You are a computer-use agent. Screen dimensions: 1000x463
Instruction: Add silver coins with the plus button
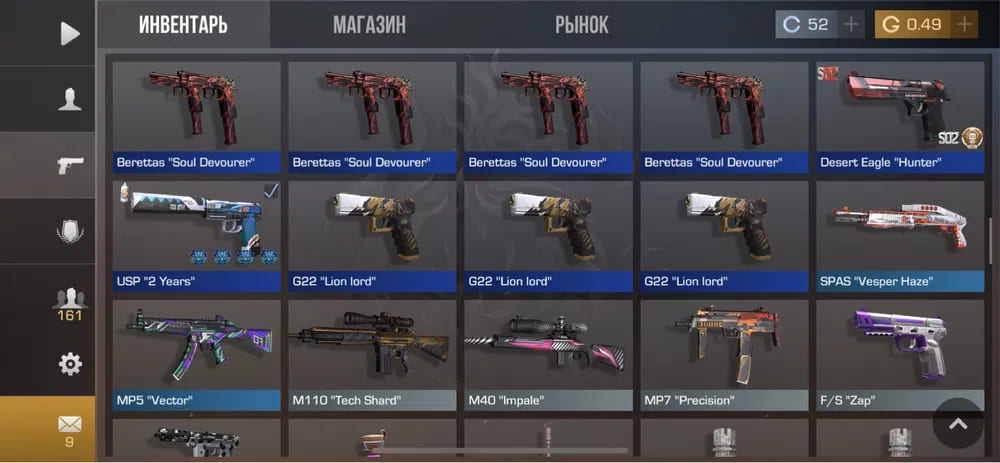(851, 25)
